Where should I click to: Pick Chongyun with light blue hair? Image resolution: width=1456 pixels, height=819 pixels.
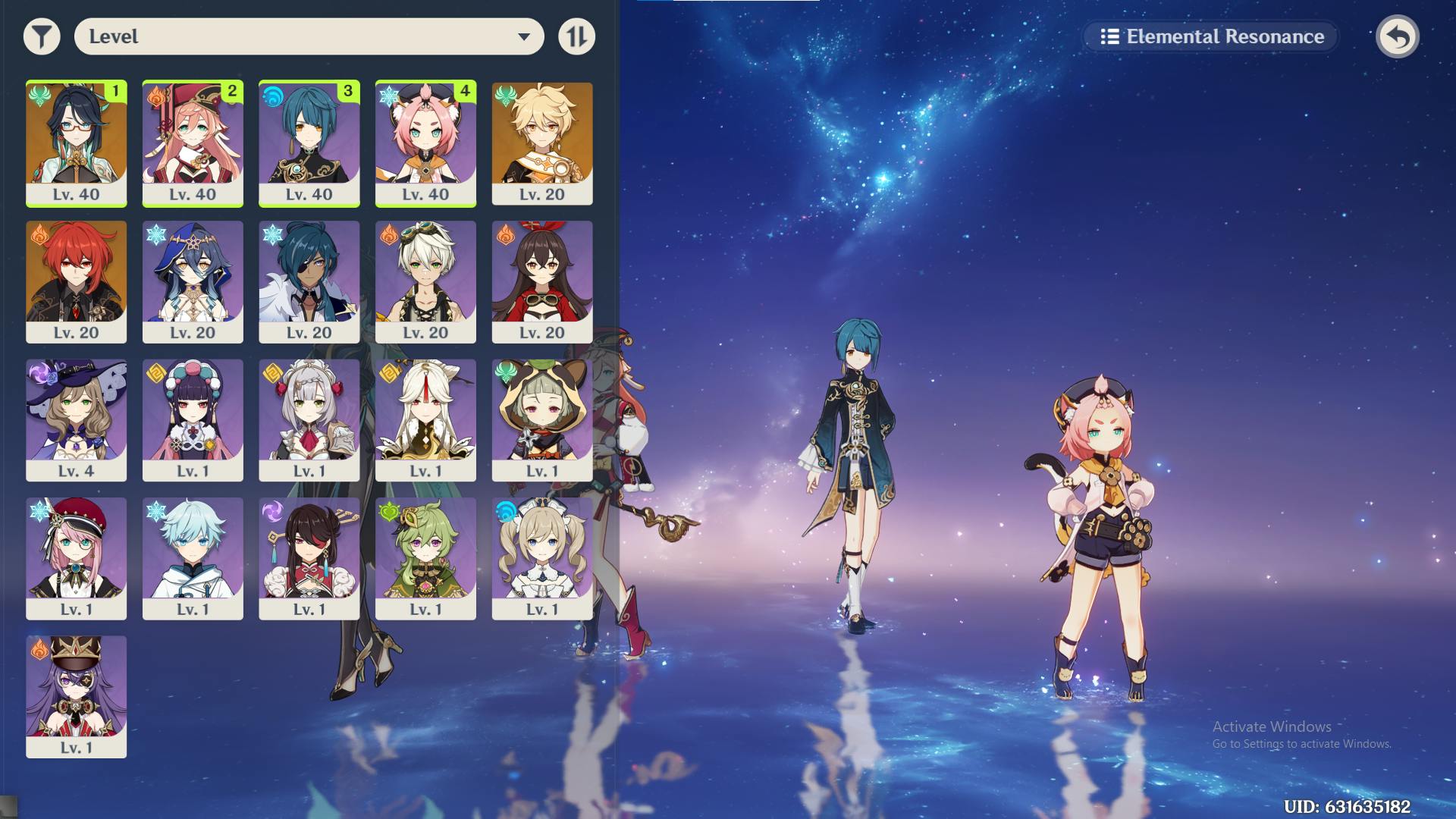coord(193,558)
